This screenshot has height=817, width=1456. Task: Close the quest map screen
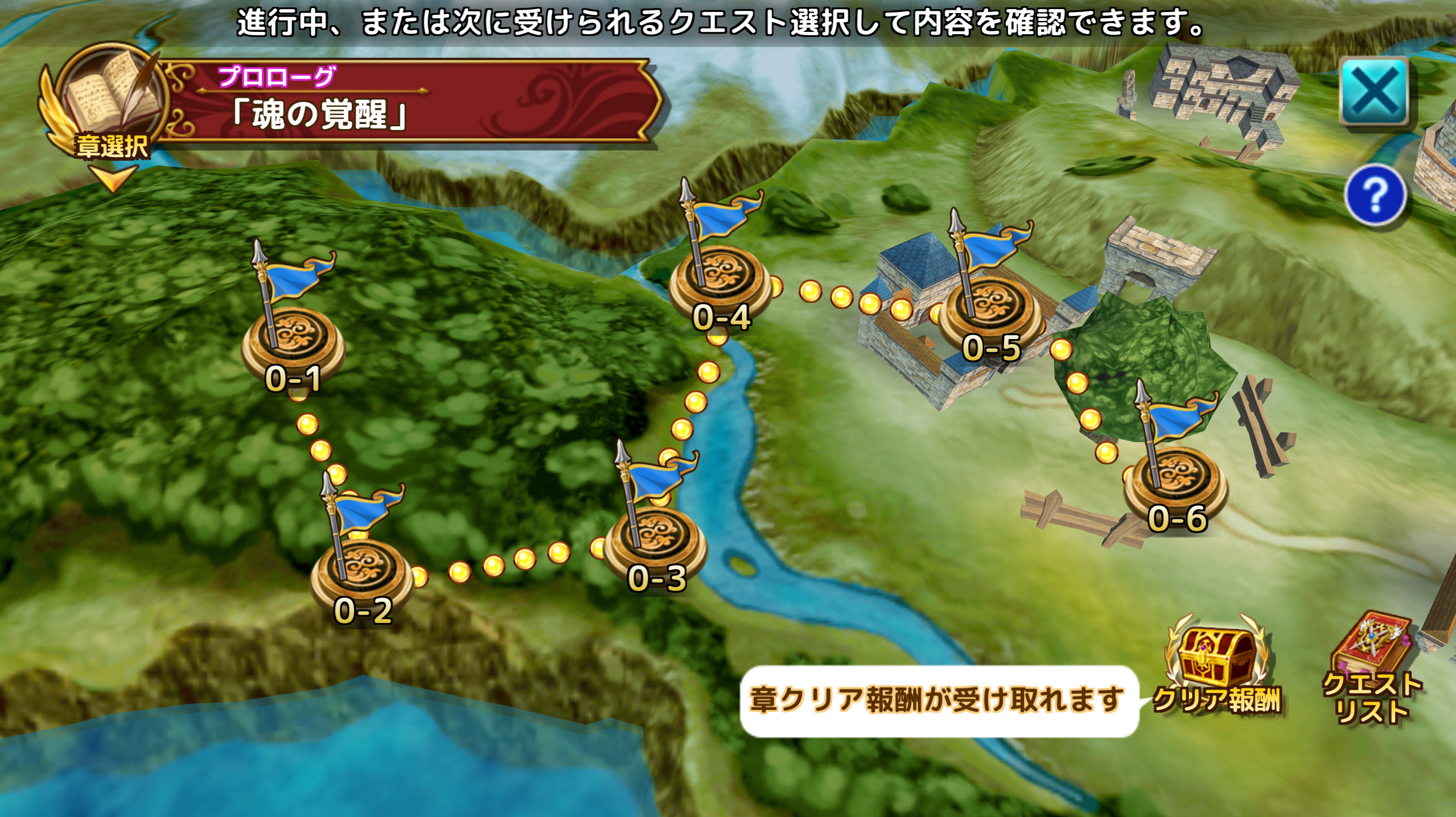[x=1374, y=92]
